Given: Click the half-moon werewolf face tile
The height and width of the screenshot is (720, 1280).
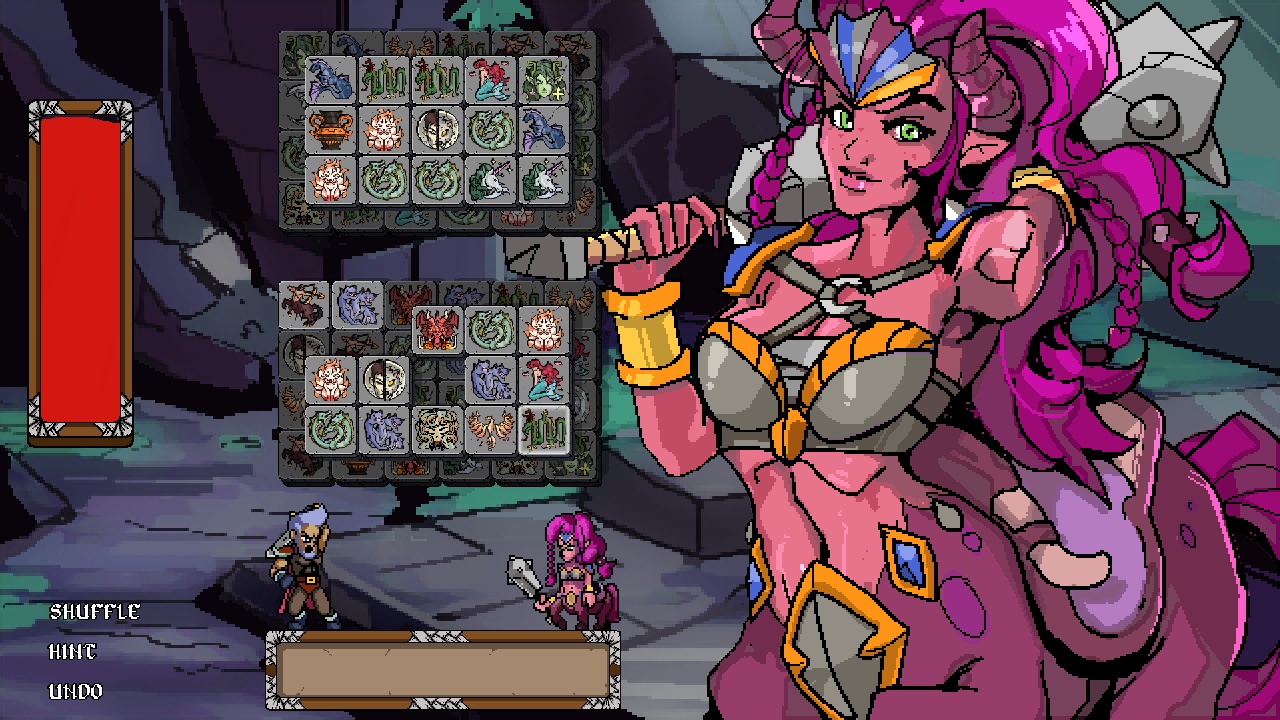Looking at the screenshot, I should [x=436, y=130].
